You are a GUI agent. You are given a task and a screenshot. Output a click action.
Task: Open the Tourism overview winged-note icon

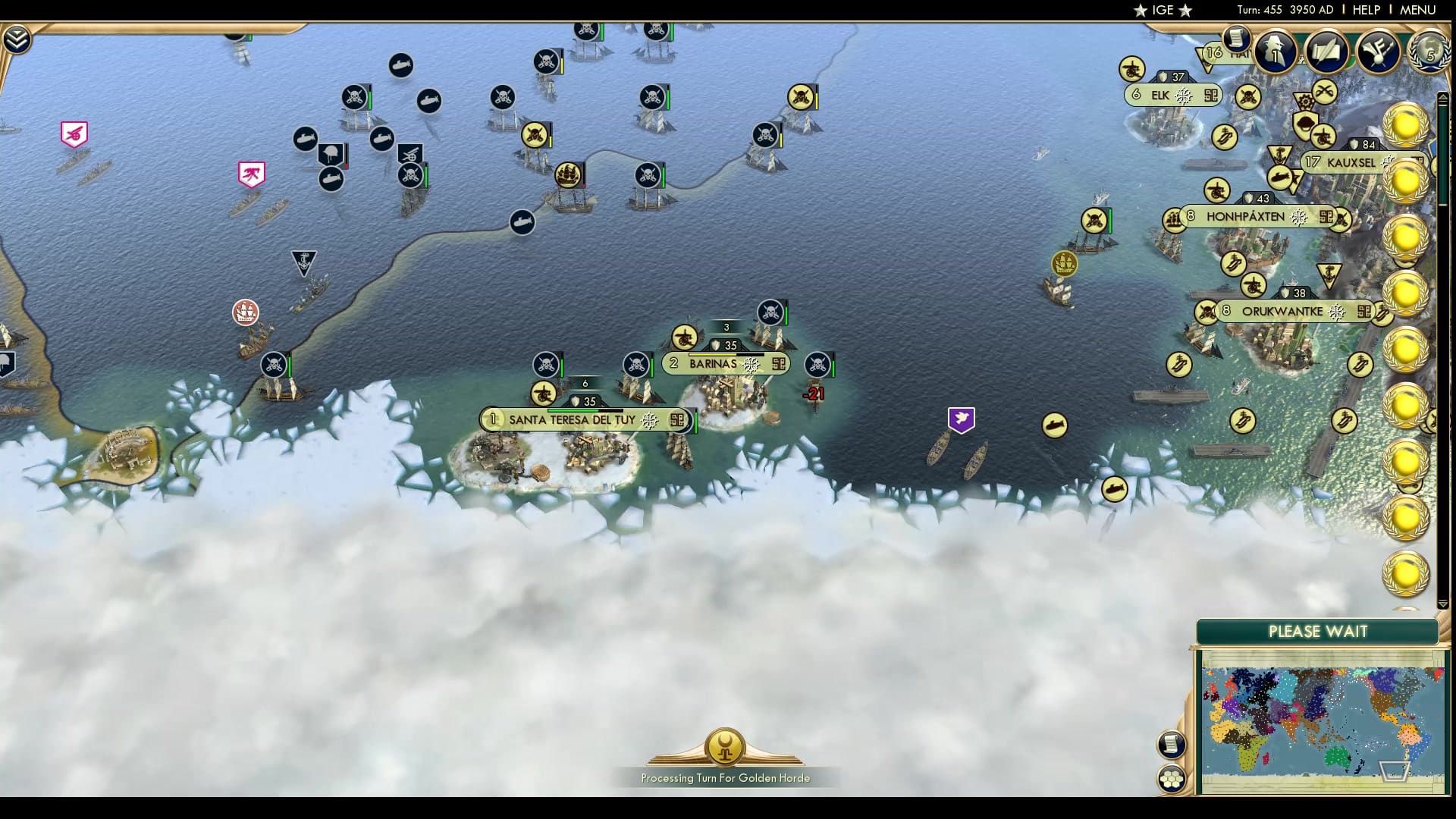pyautogui.click(x=1378, y=52)
